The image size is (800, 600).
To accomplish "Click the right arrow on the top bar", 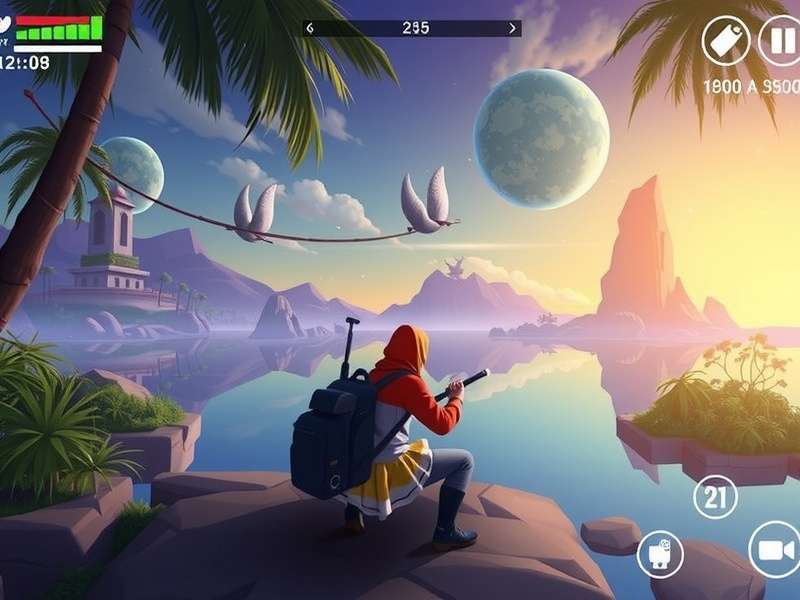I will [x=513, y=28].
